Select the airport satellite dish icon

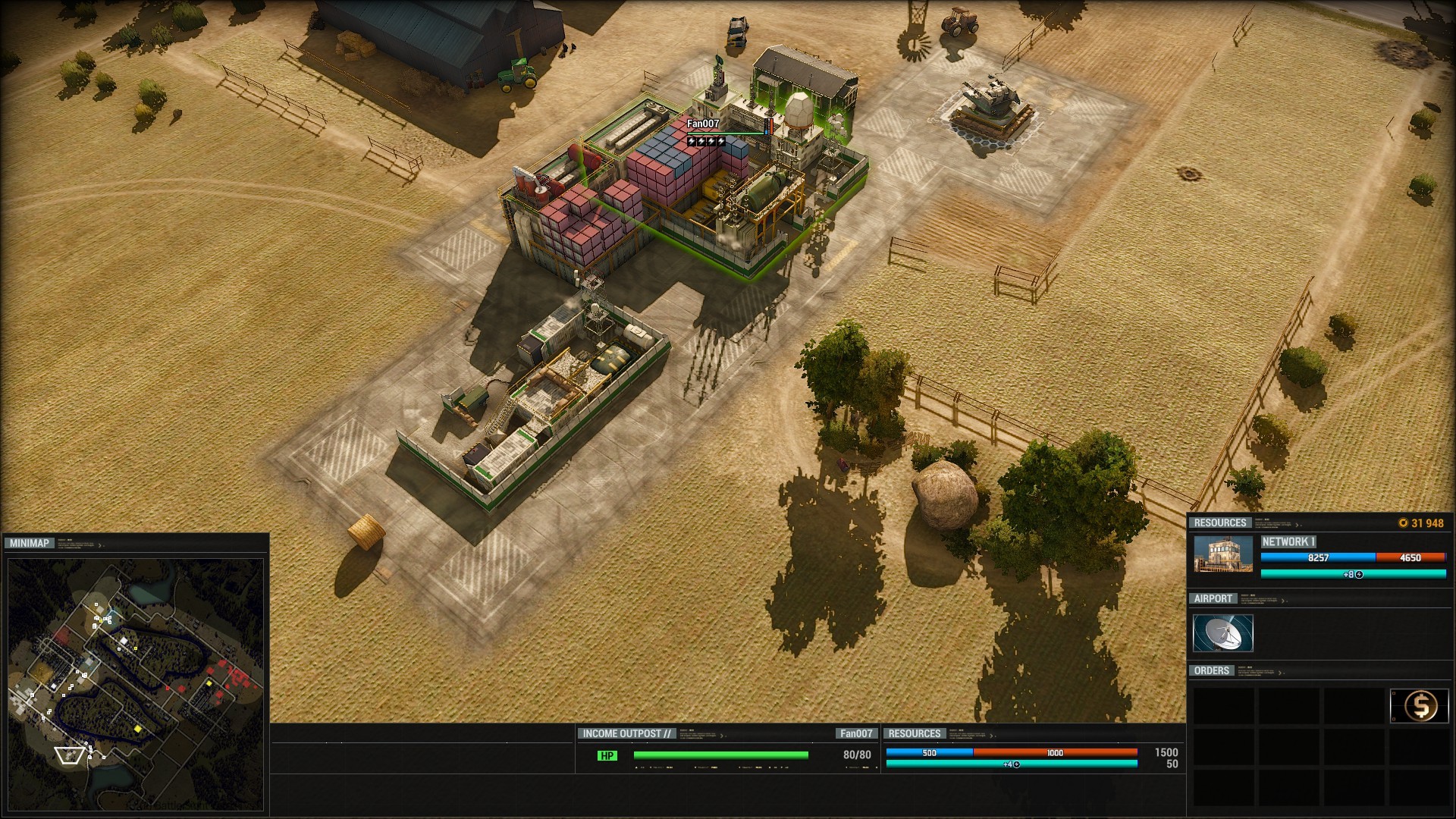[1222, 633]
